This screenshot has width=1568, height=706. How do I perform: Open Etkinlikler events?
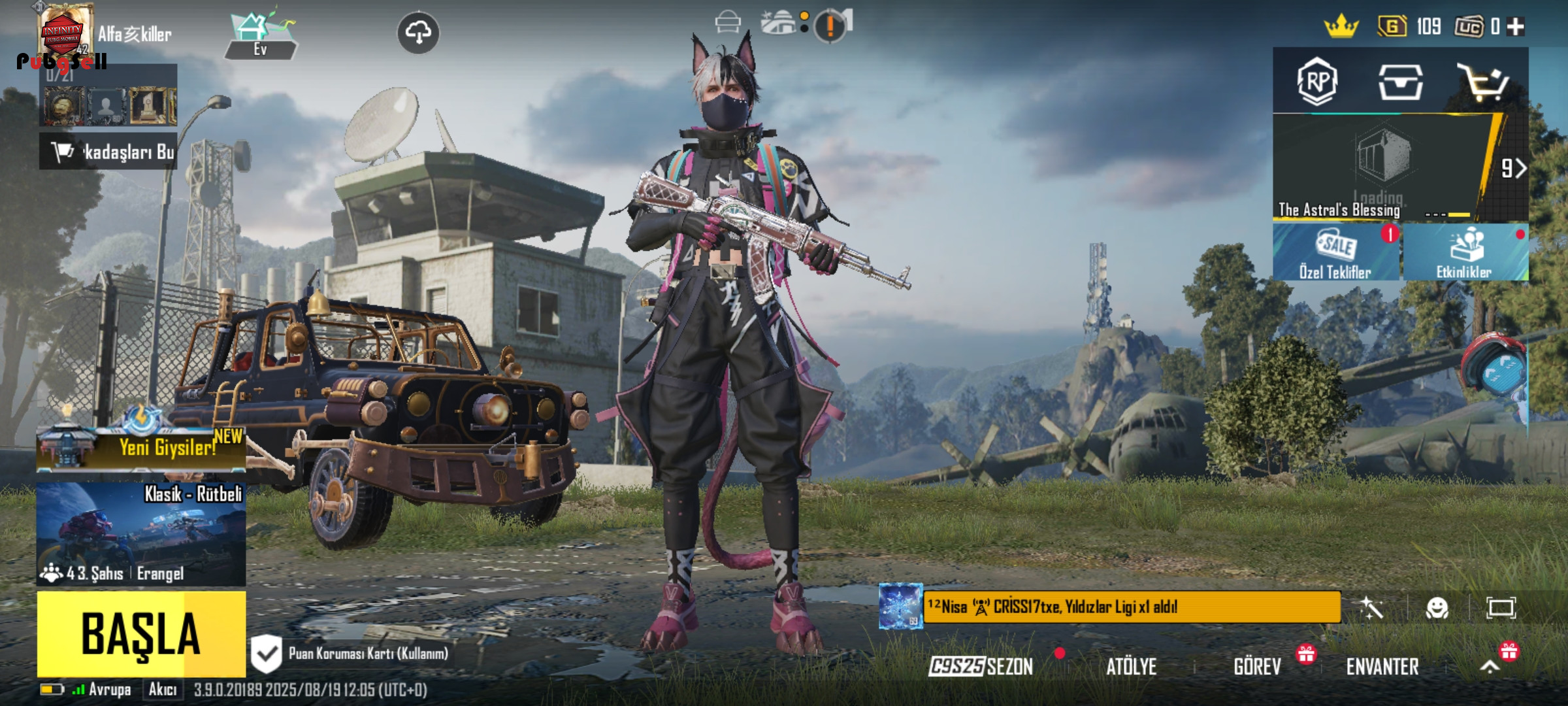1464,253
